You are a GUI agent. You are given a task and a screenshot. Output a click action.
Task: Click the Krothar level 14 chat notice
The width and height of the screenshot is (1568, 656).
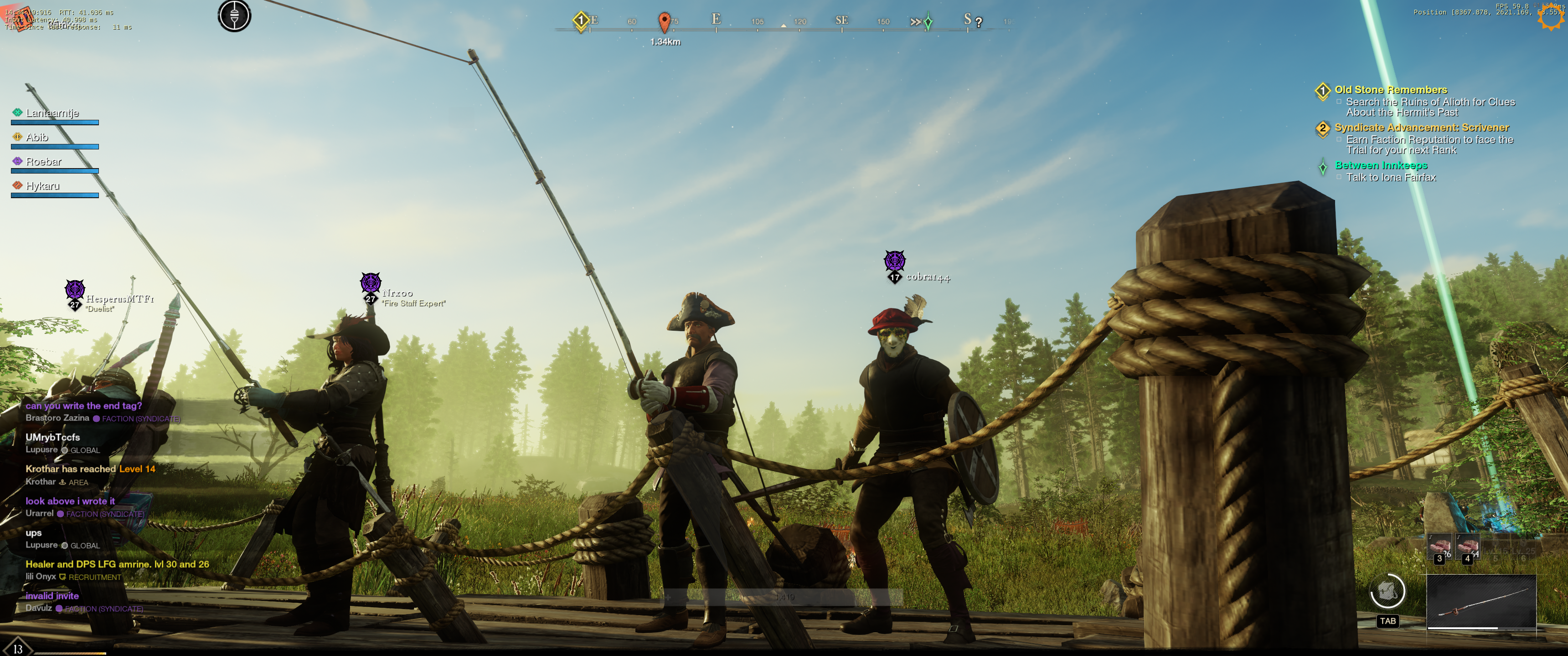[90, 469]
